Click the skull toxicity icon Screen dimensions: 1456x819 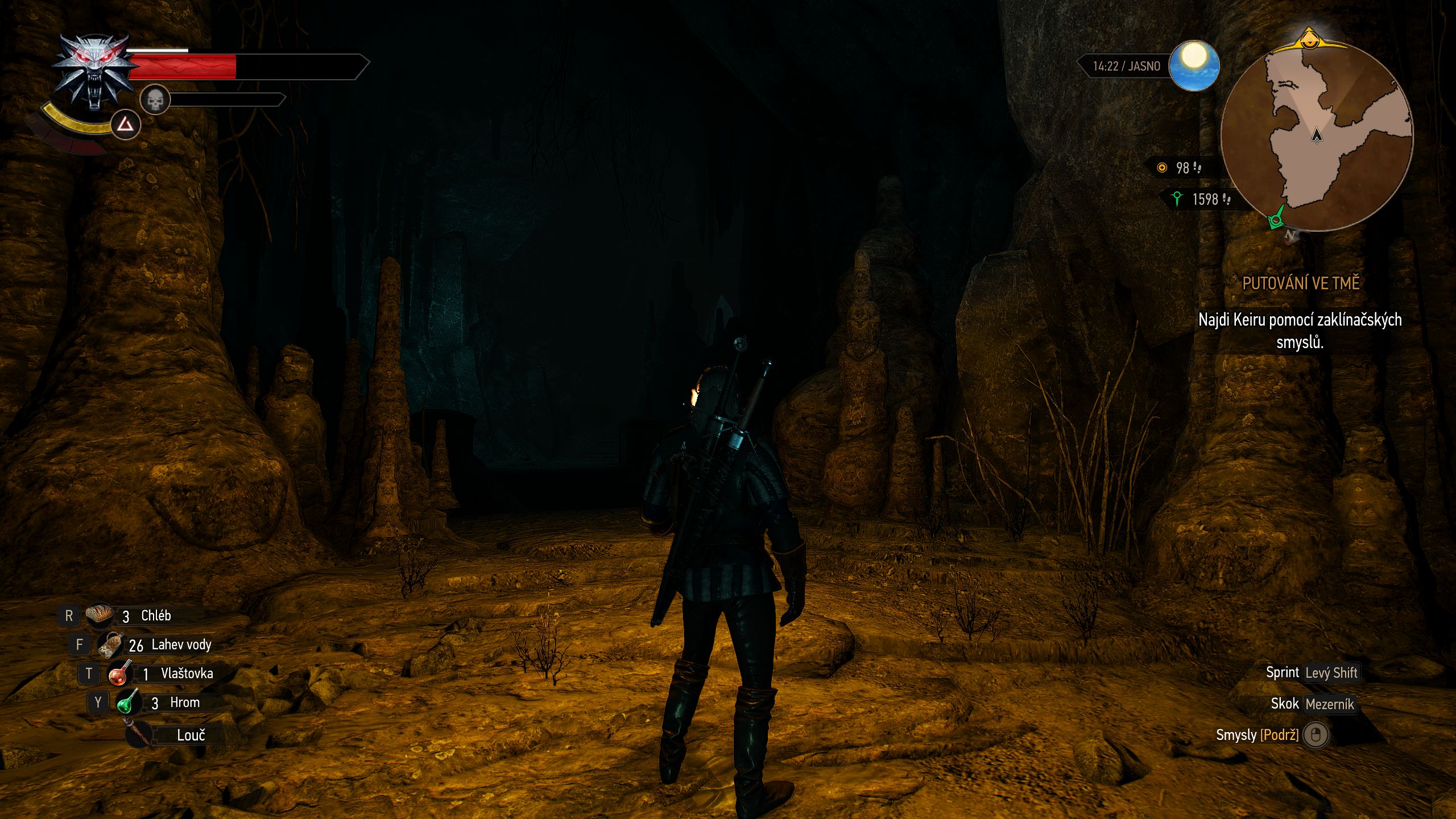155,100
